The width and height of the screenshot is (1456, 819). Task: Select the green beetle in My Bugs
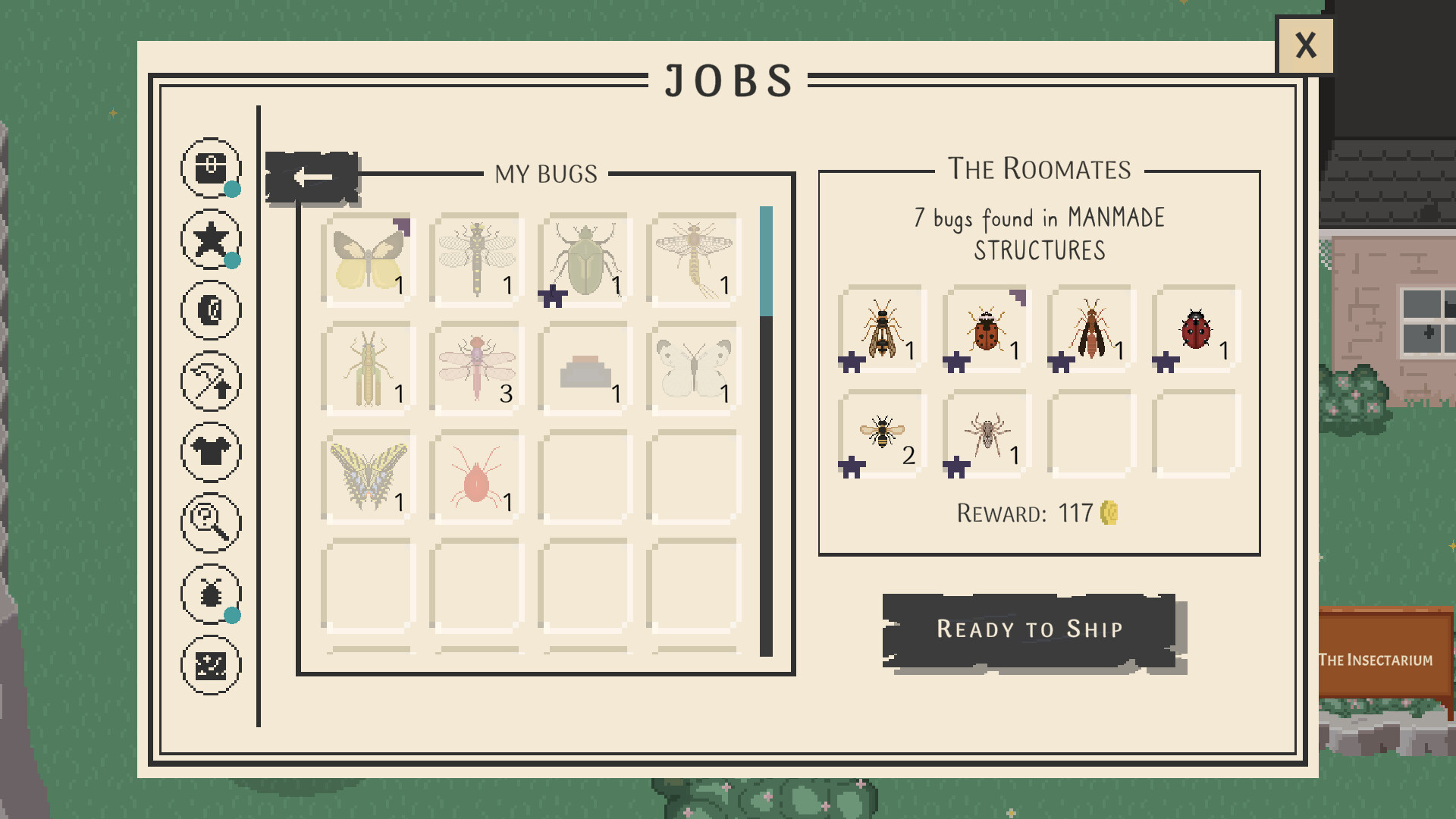(584, 258)
